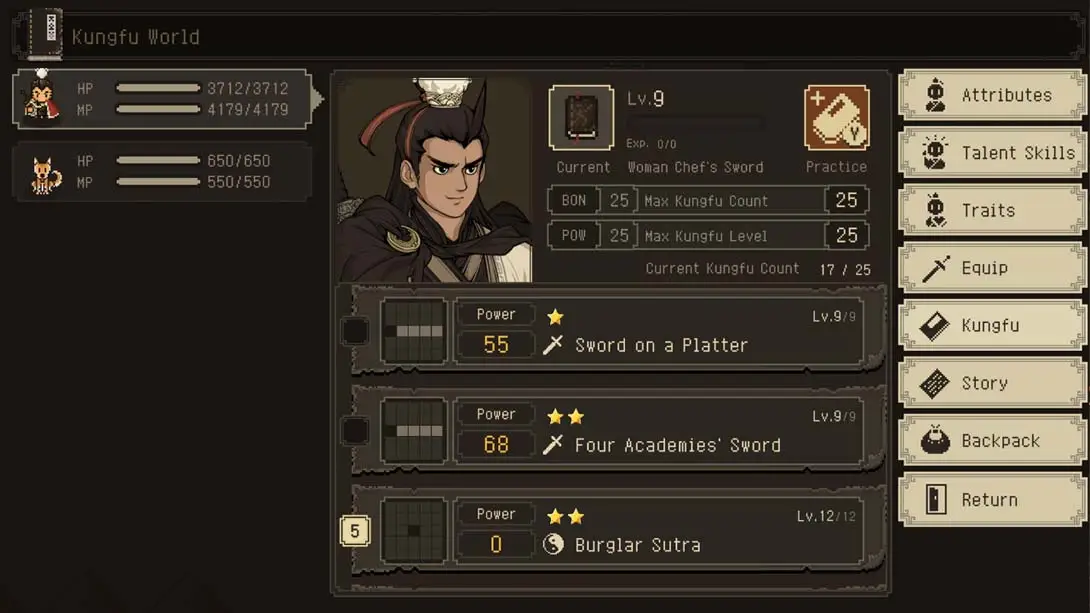Select the Kungfu menu entry
Screen dimensions: 1090x613
coord(992,326)
